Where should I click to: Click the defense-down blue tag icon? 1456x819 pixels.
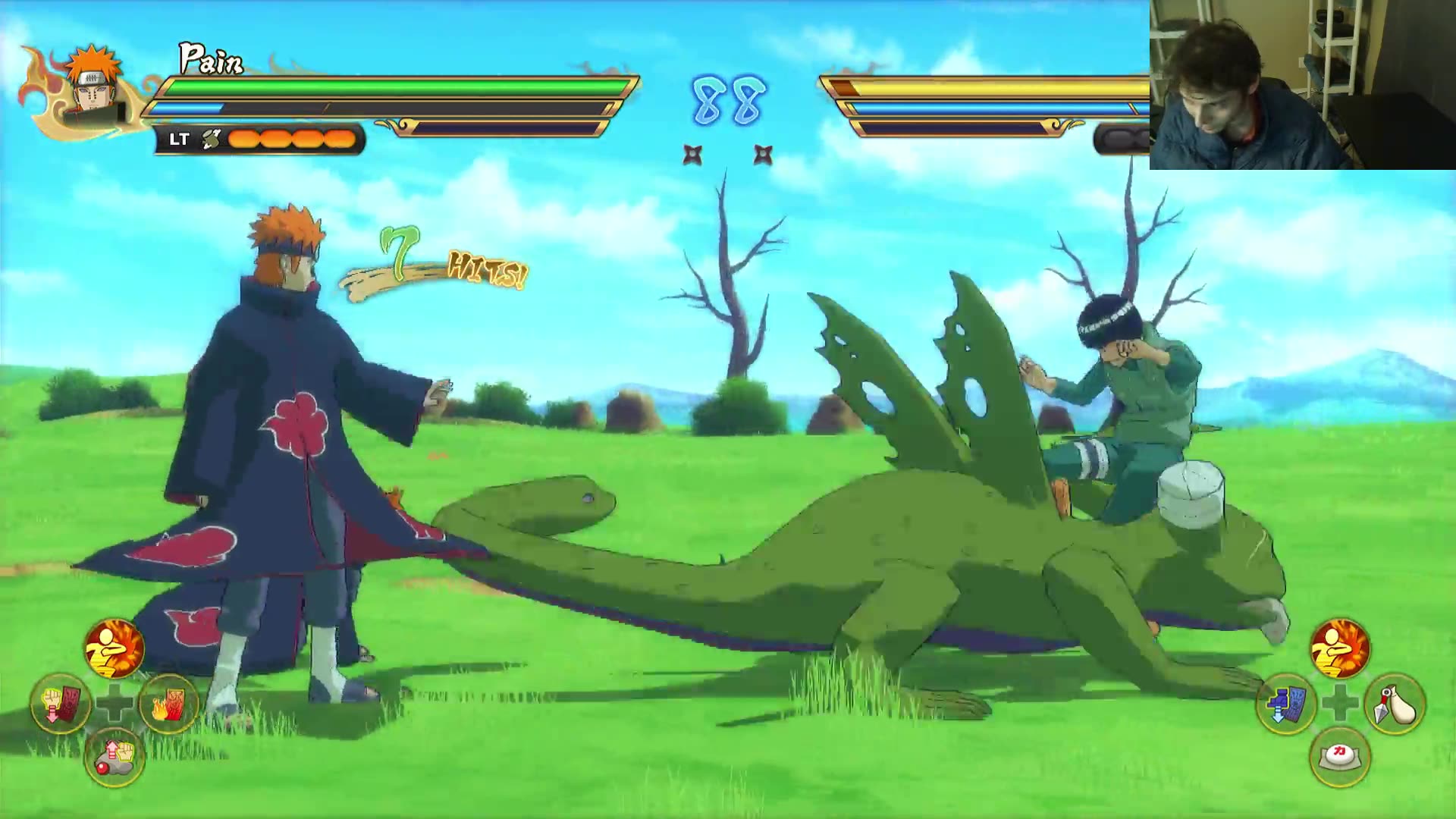pos(1284,704)
